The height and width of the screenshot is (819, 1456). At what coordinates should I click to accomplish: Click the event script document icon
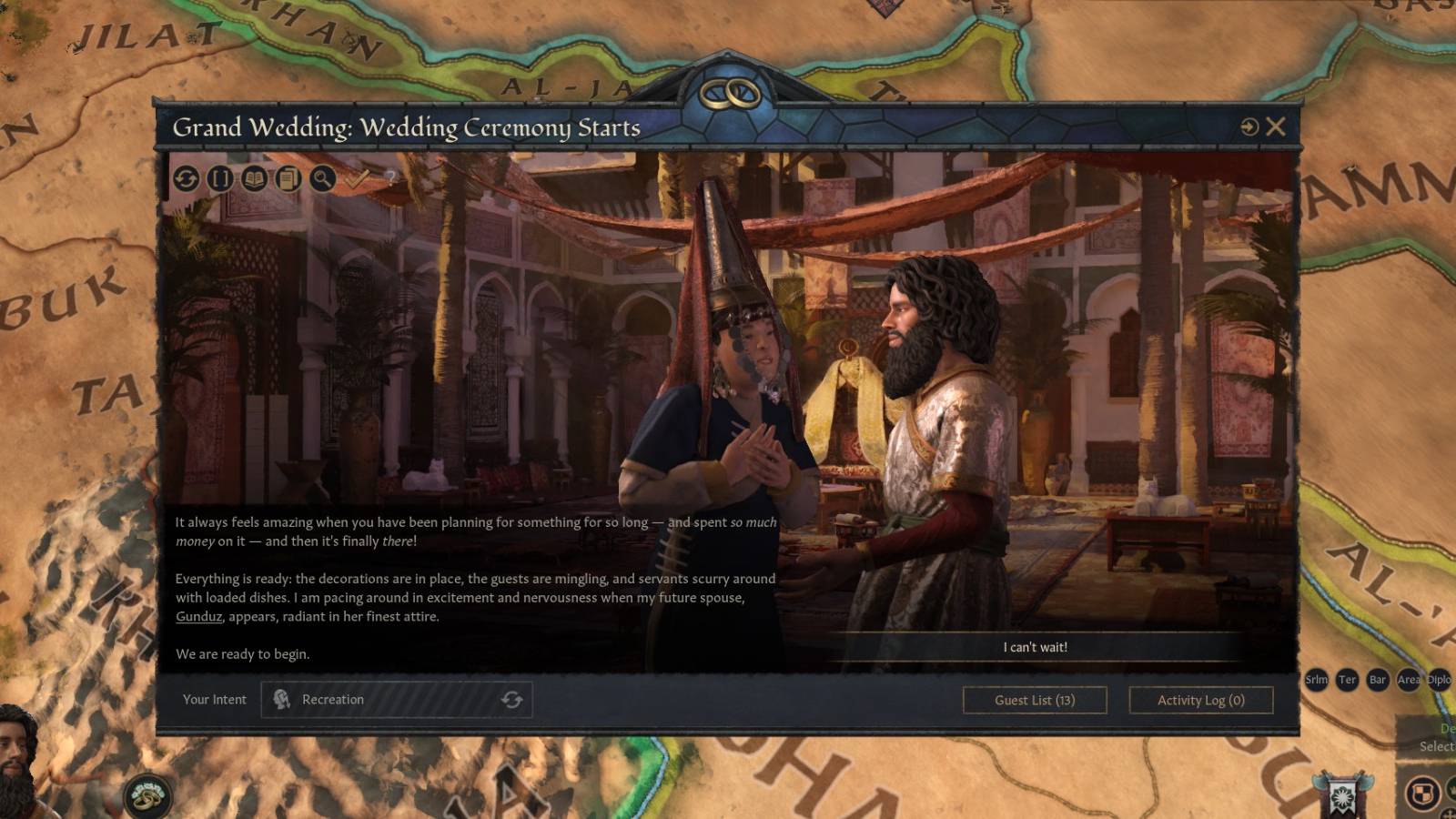click(288, 179)
